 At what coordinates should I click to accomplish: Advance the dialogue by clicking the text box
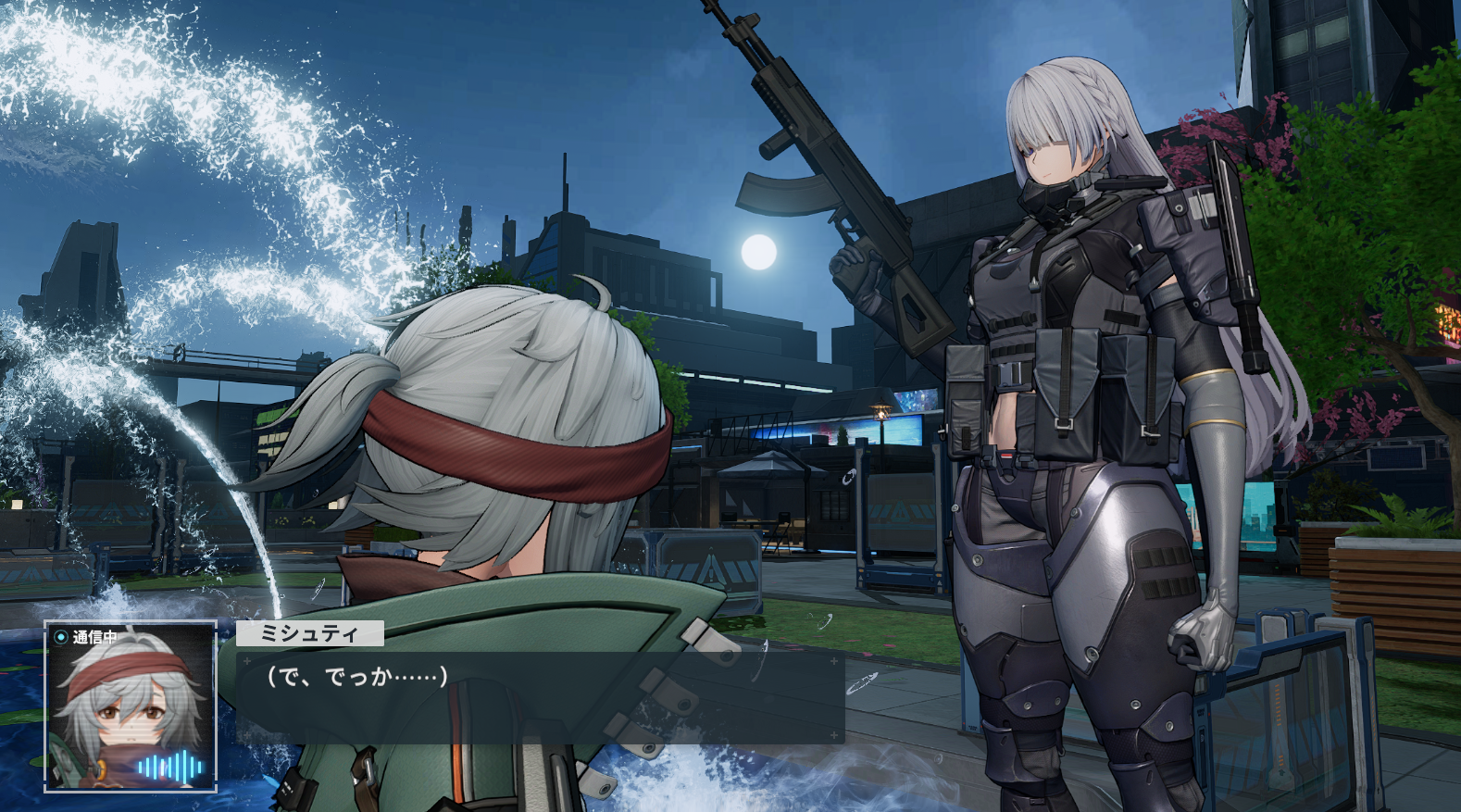pyautogui.click(x=540, y=696)
